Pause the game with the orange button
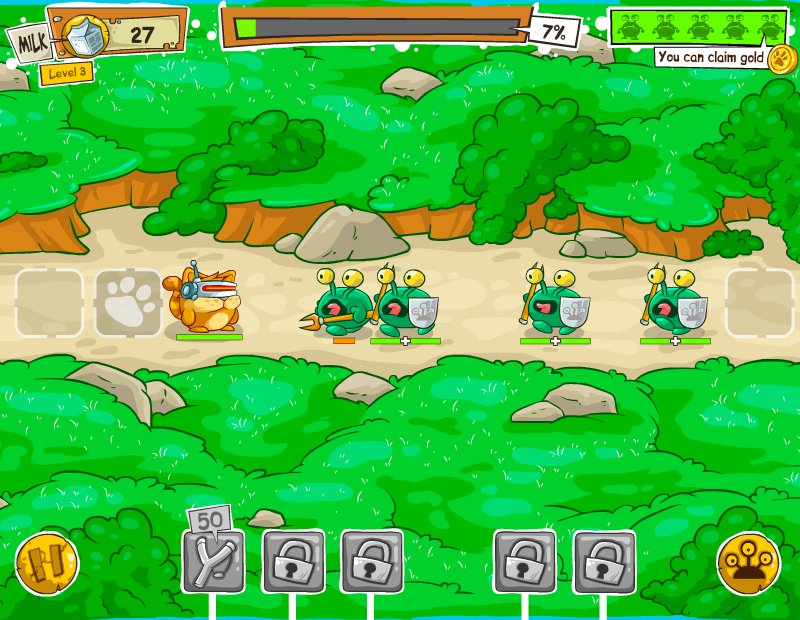The image size is (800, 620). pos(47,563)
